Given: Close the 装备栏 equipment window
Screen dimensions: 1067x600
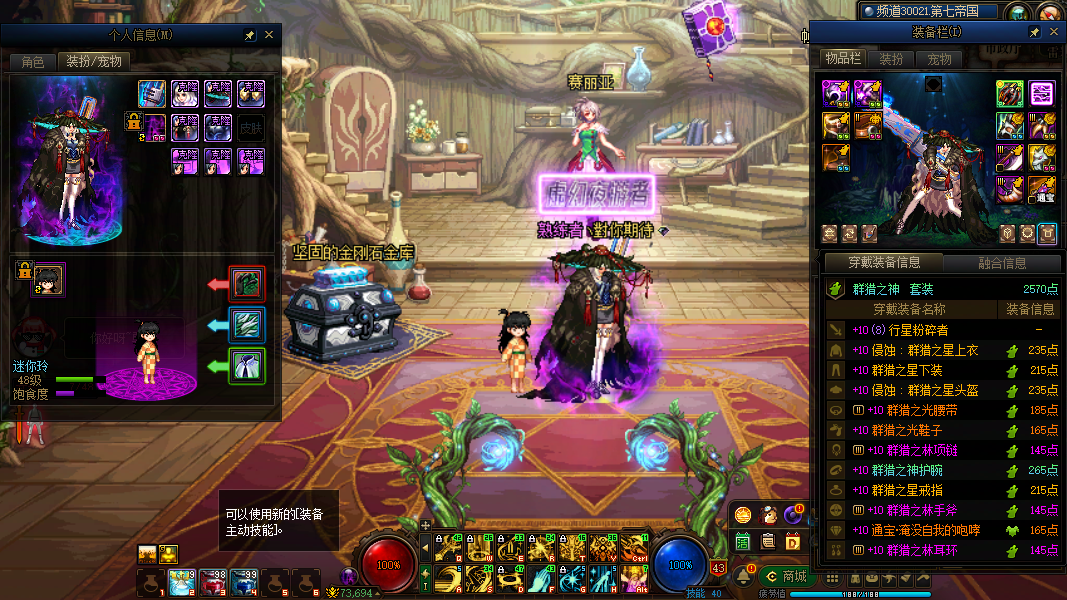Looking at the screenshot, I should [1054, 33].
